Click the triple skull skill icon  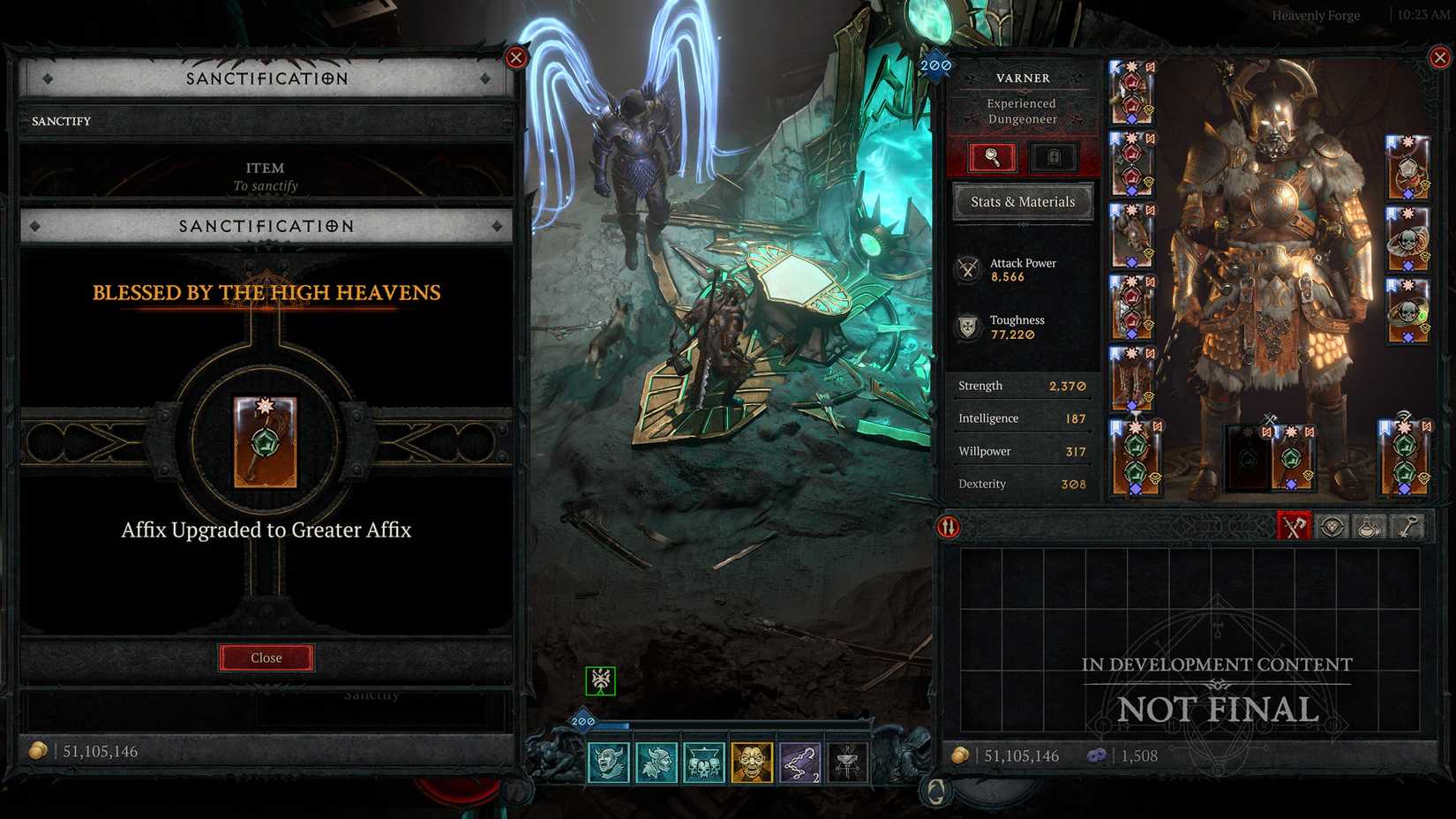705,763
